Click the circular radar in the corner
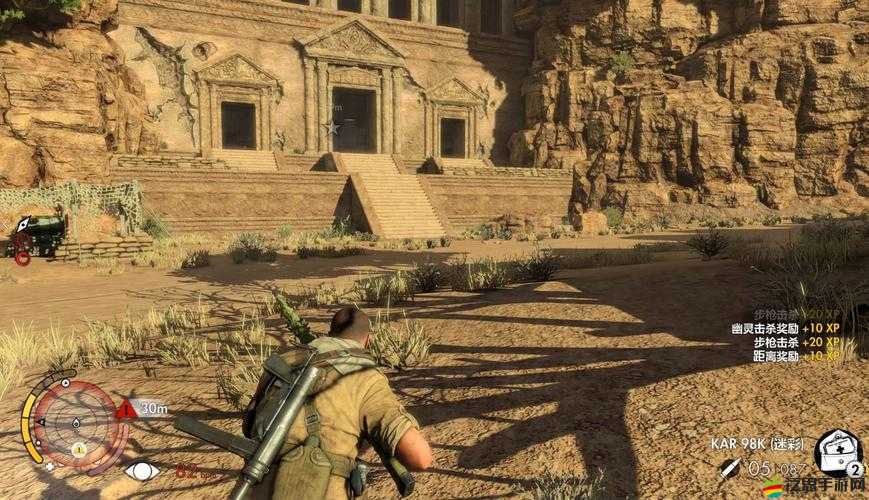Viewport: 869px width, 500px height. [76, 423]
